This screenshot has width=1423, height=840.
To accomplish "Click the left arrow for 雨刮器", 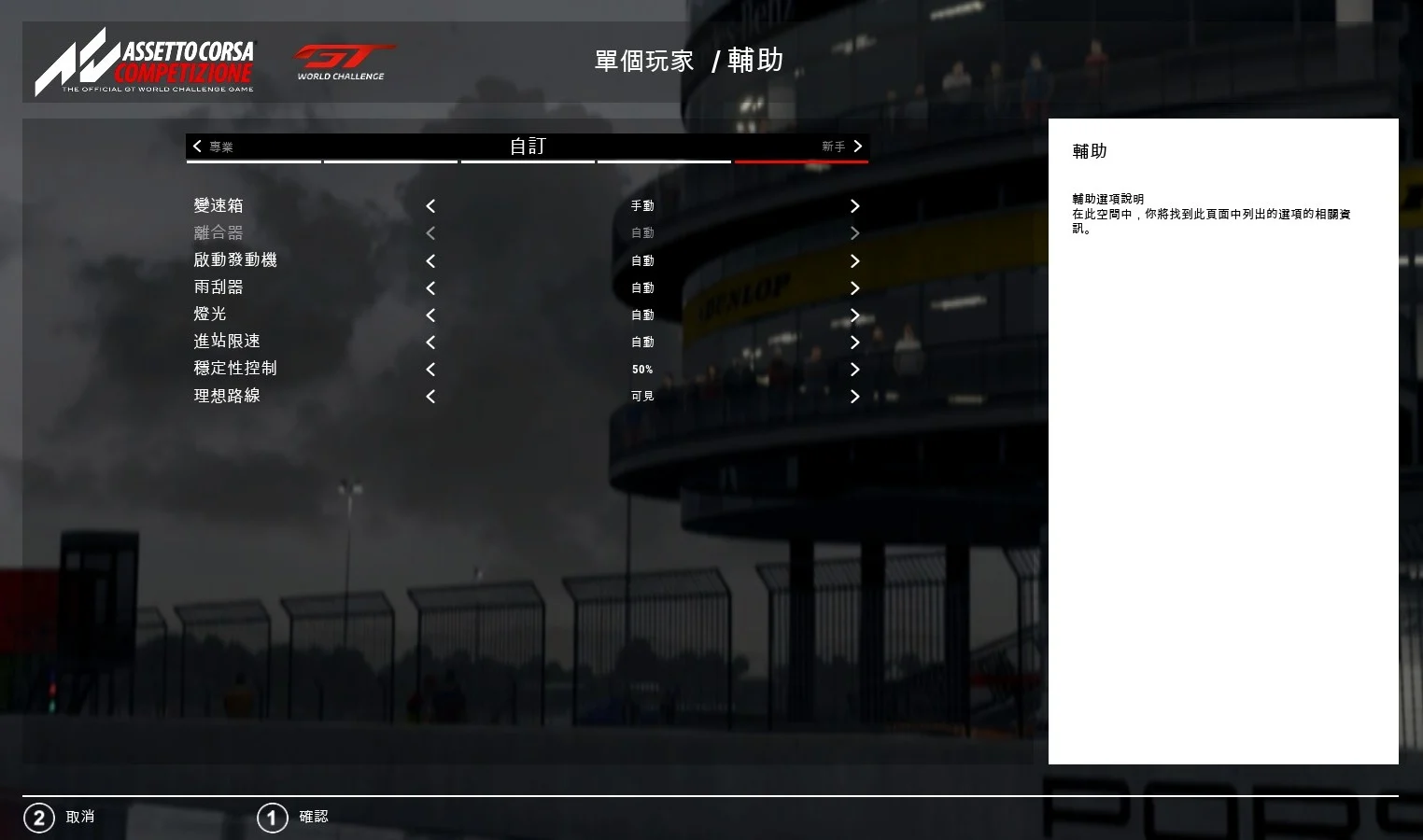I will point(430,288).
